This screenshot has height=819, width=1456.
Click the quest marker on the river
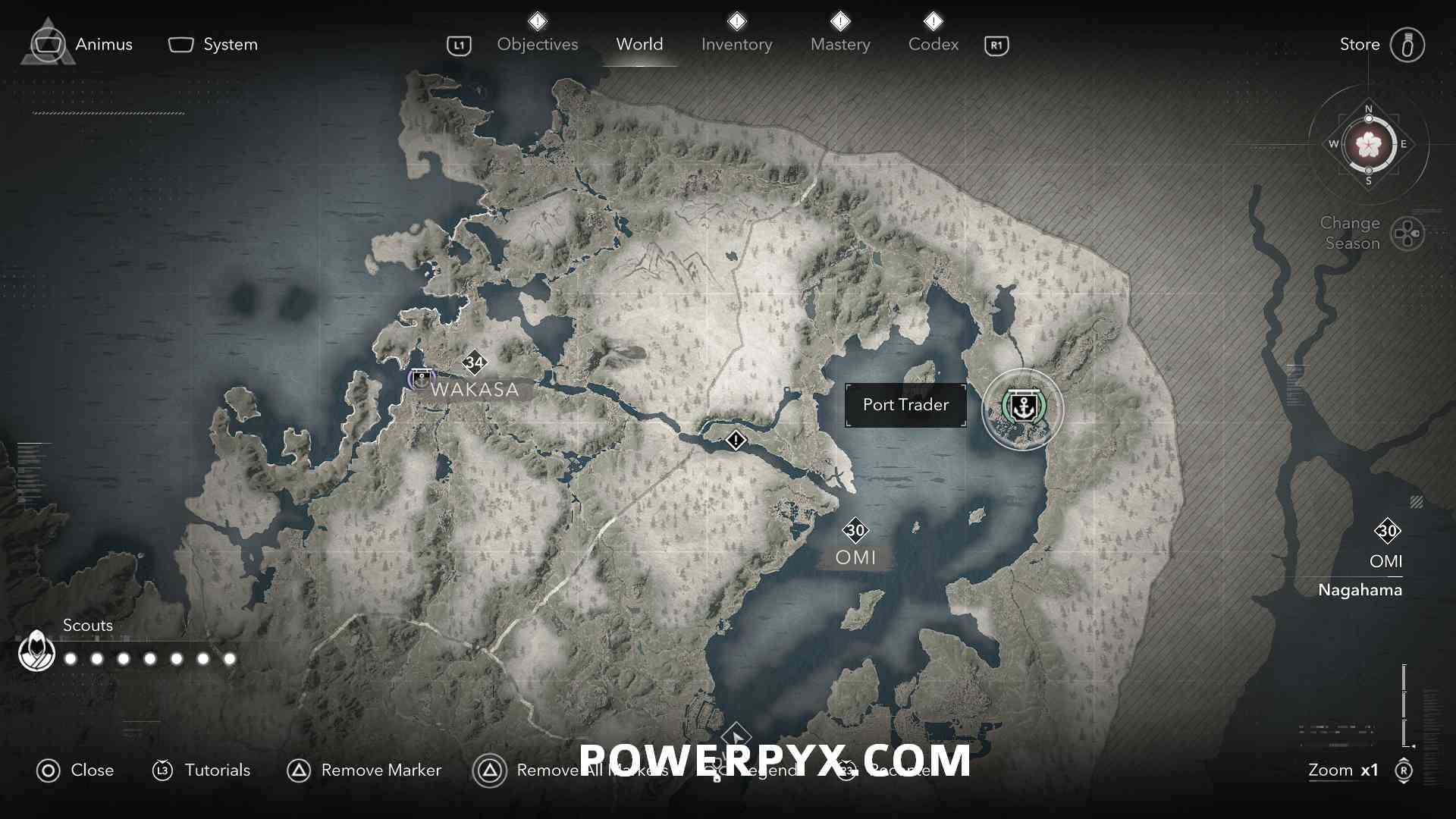point(736,440)
